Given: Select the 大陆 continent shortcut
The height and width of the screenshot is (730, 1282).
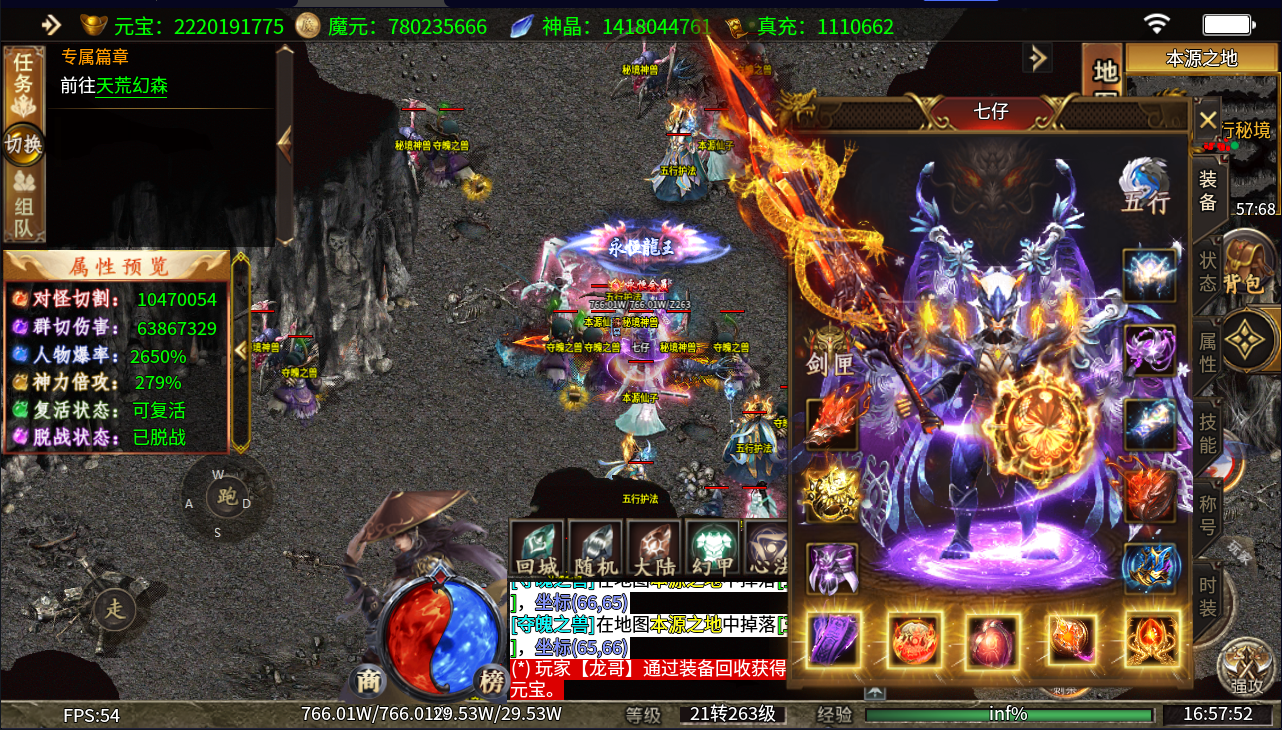Looking at the screenshot, I should pyautogui.click(x=655, y=550).
